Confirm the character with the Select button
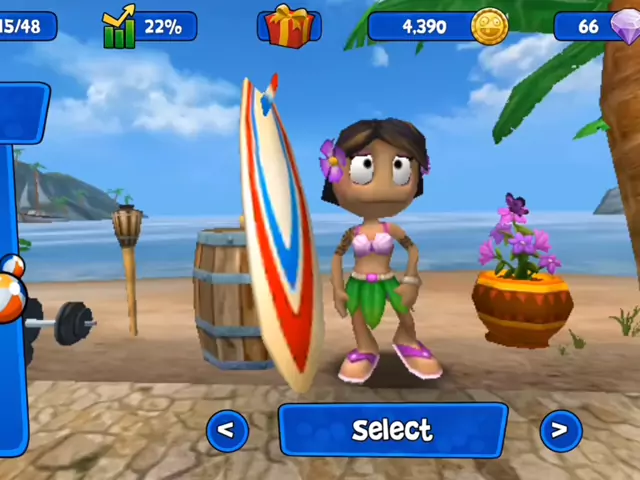The width and height of the screenshot is (640, 480). 392,430
